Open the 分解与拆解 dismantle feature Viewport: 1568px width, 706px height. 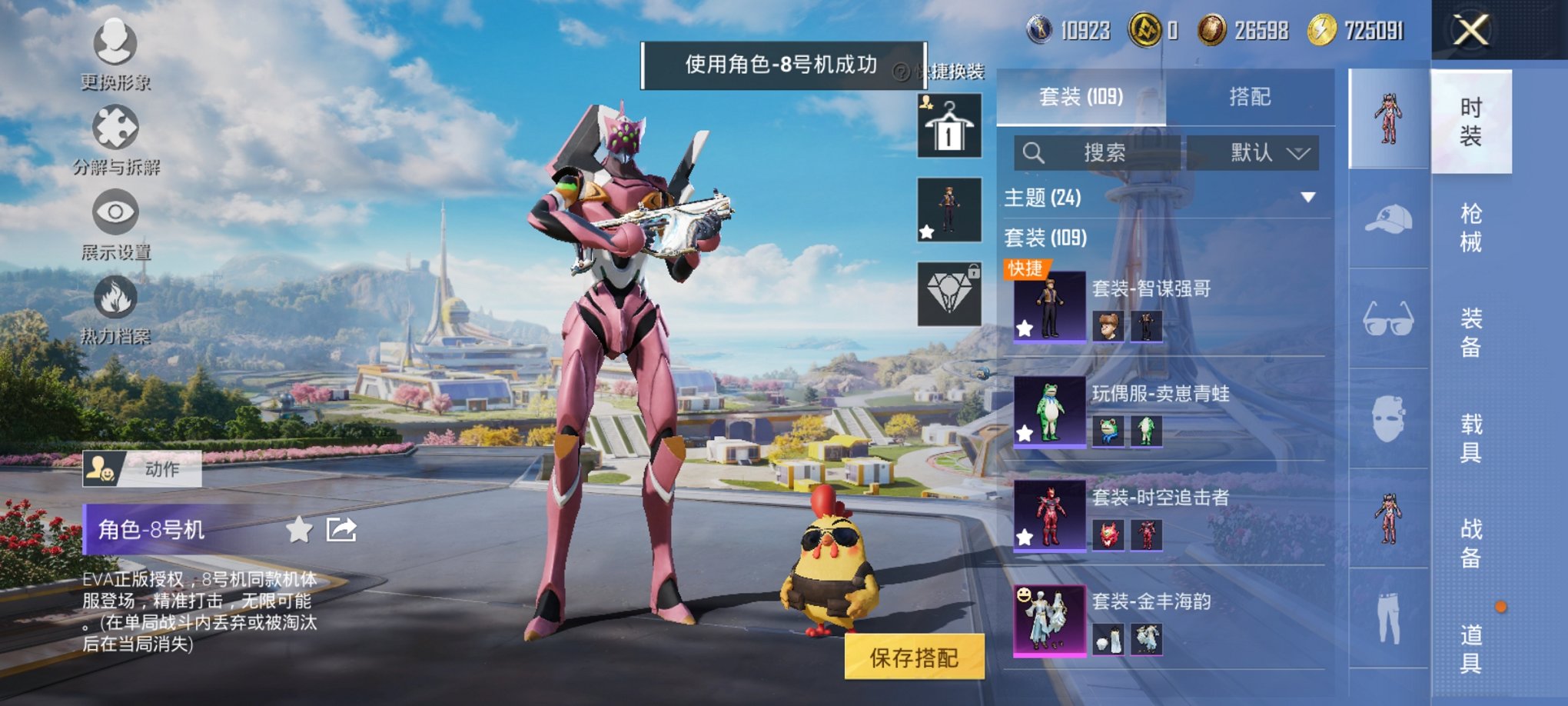114,138
